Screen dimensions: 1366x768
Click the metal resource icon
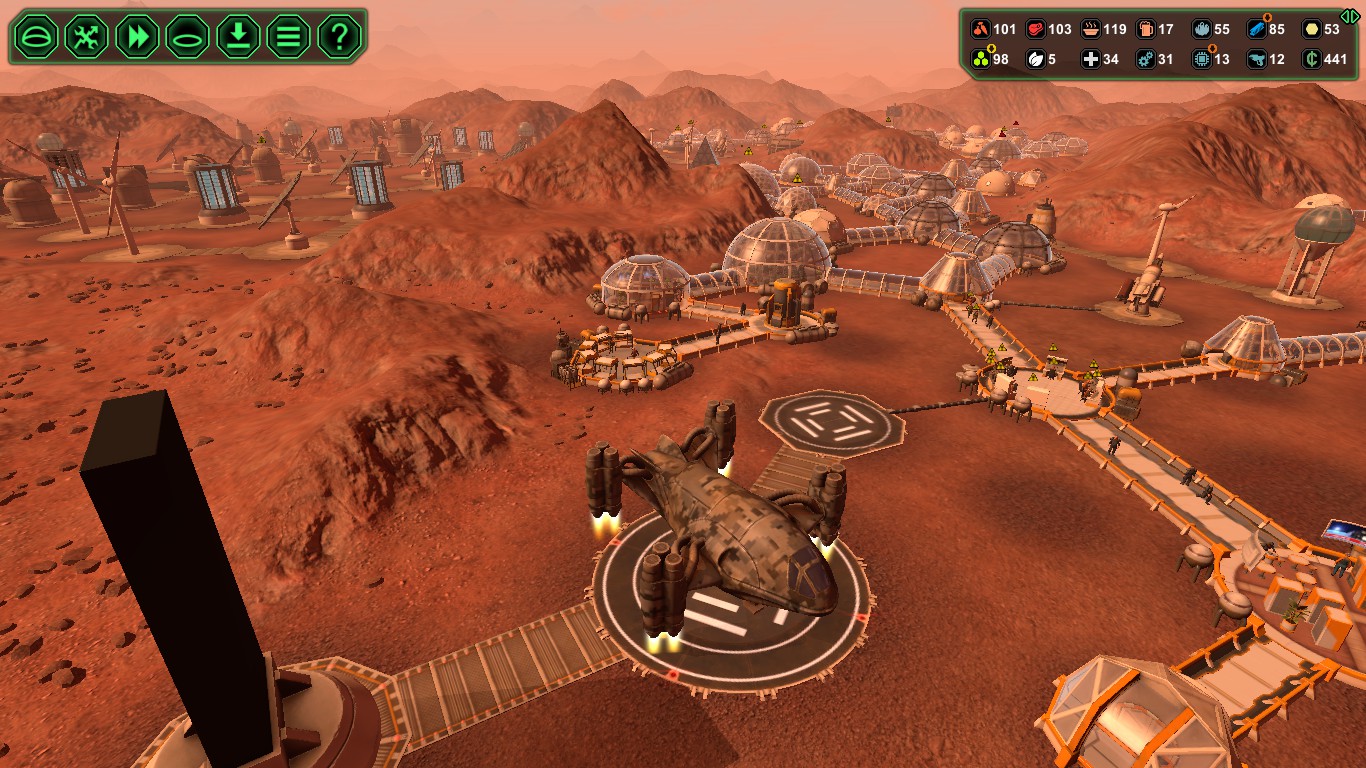(x=1257, y=28)
